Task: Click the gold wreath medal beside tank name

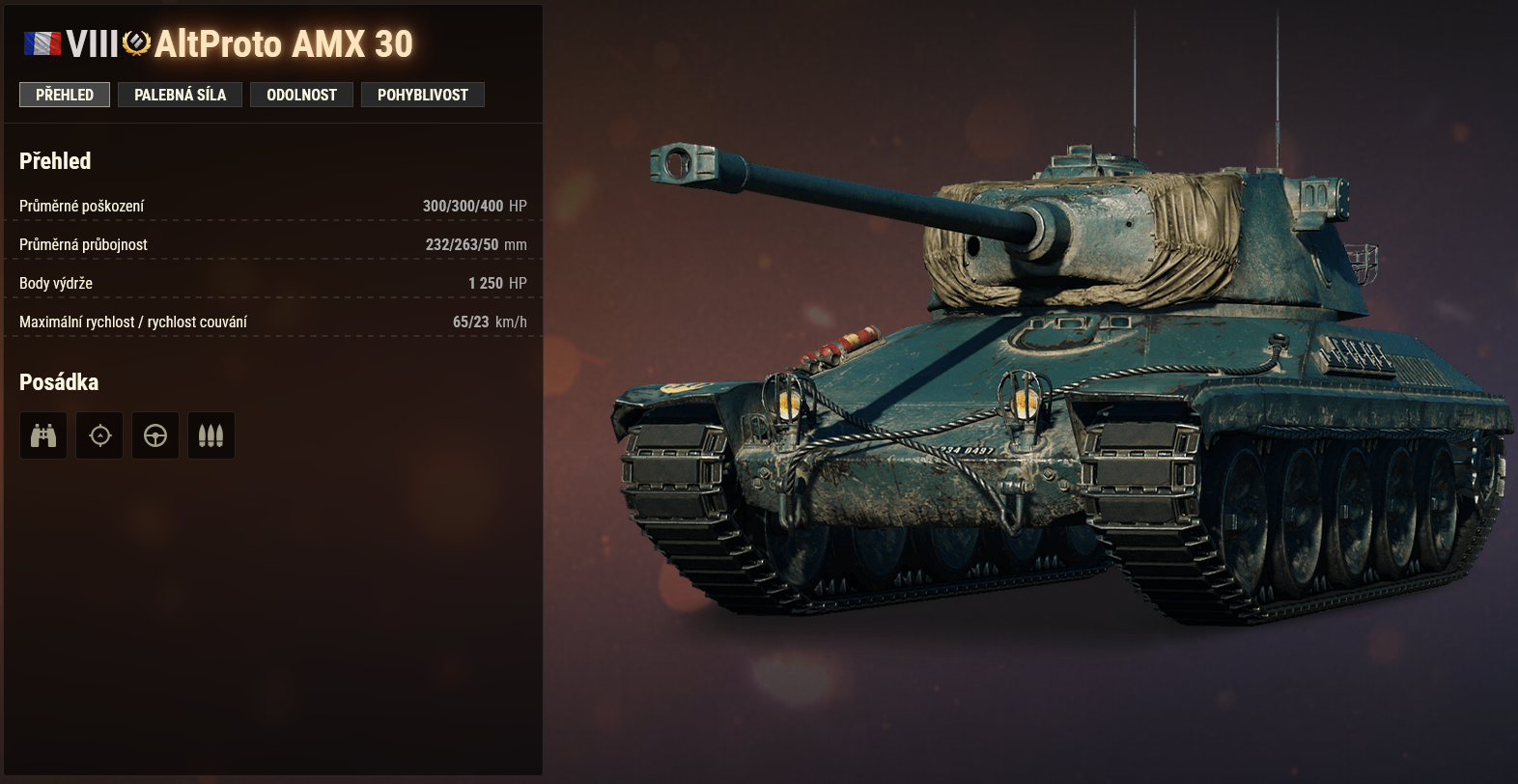Action: point(135,43)
